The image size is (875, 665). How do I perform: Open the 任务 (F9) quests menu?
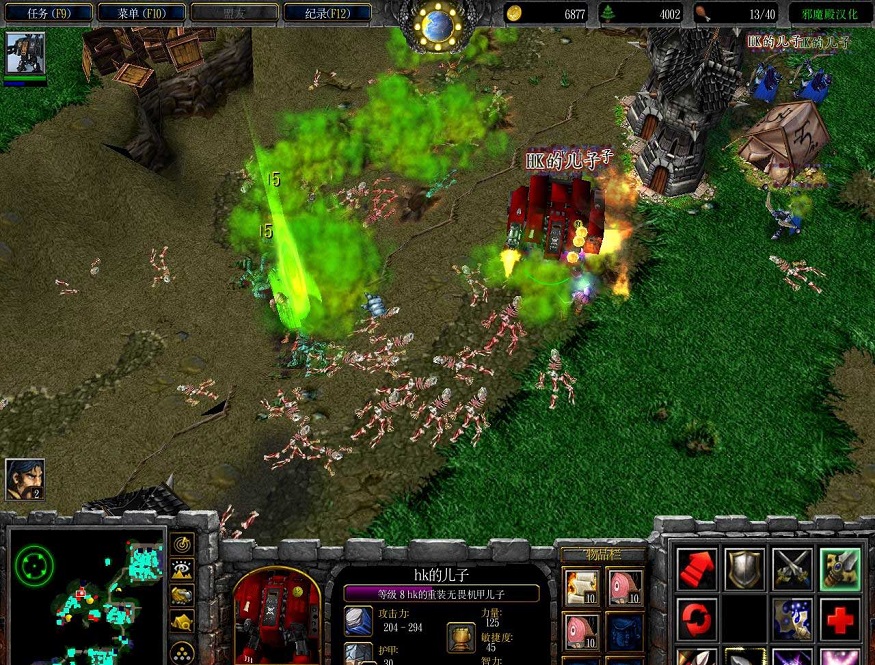pyautogui.click(x=50, y=13)
